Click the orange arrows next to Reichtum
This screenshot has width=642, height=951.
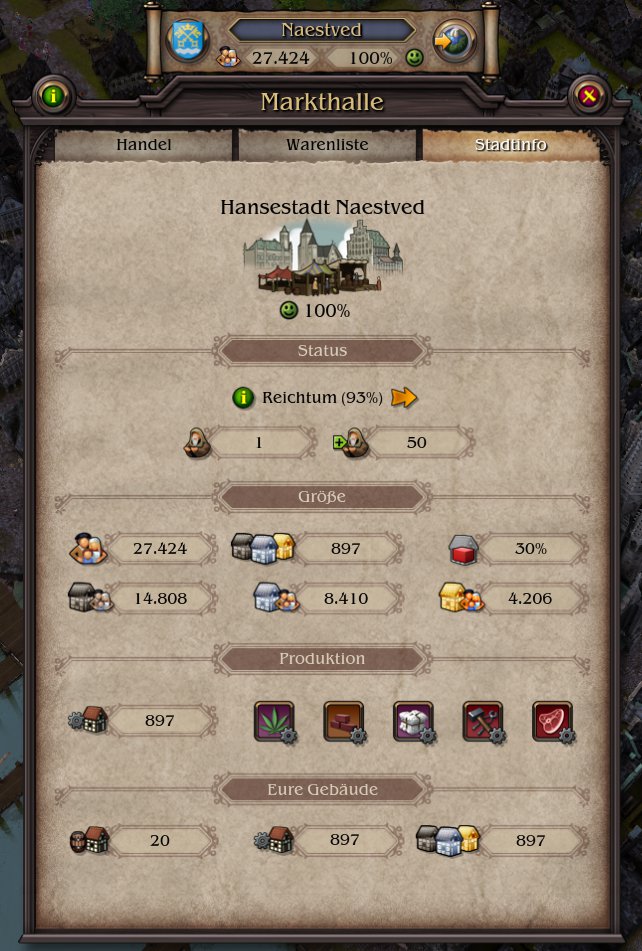point(404,398)
